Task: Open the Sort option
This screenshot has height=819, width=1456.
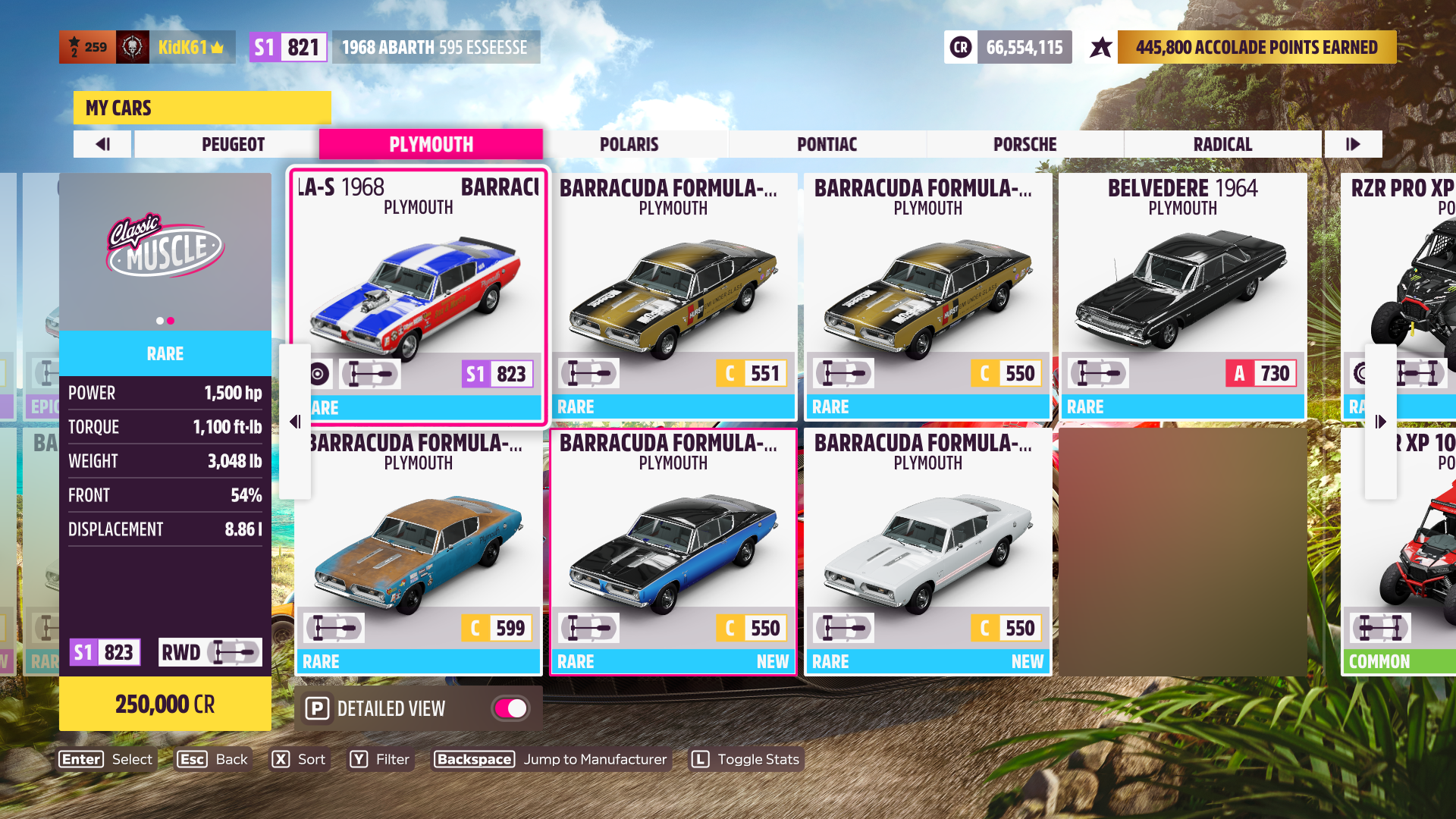Action: pos(300,759)
